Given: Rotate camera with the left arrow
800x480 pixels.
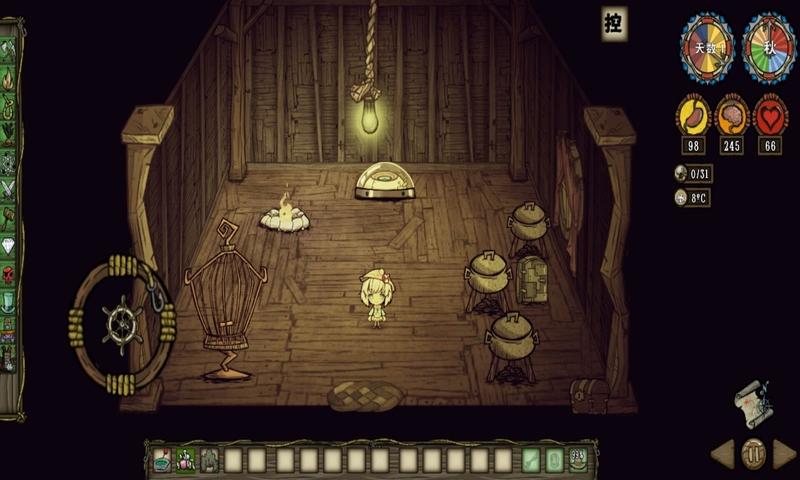Looking at the screenshot, I should coord(723,454).
